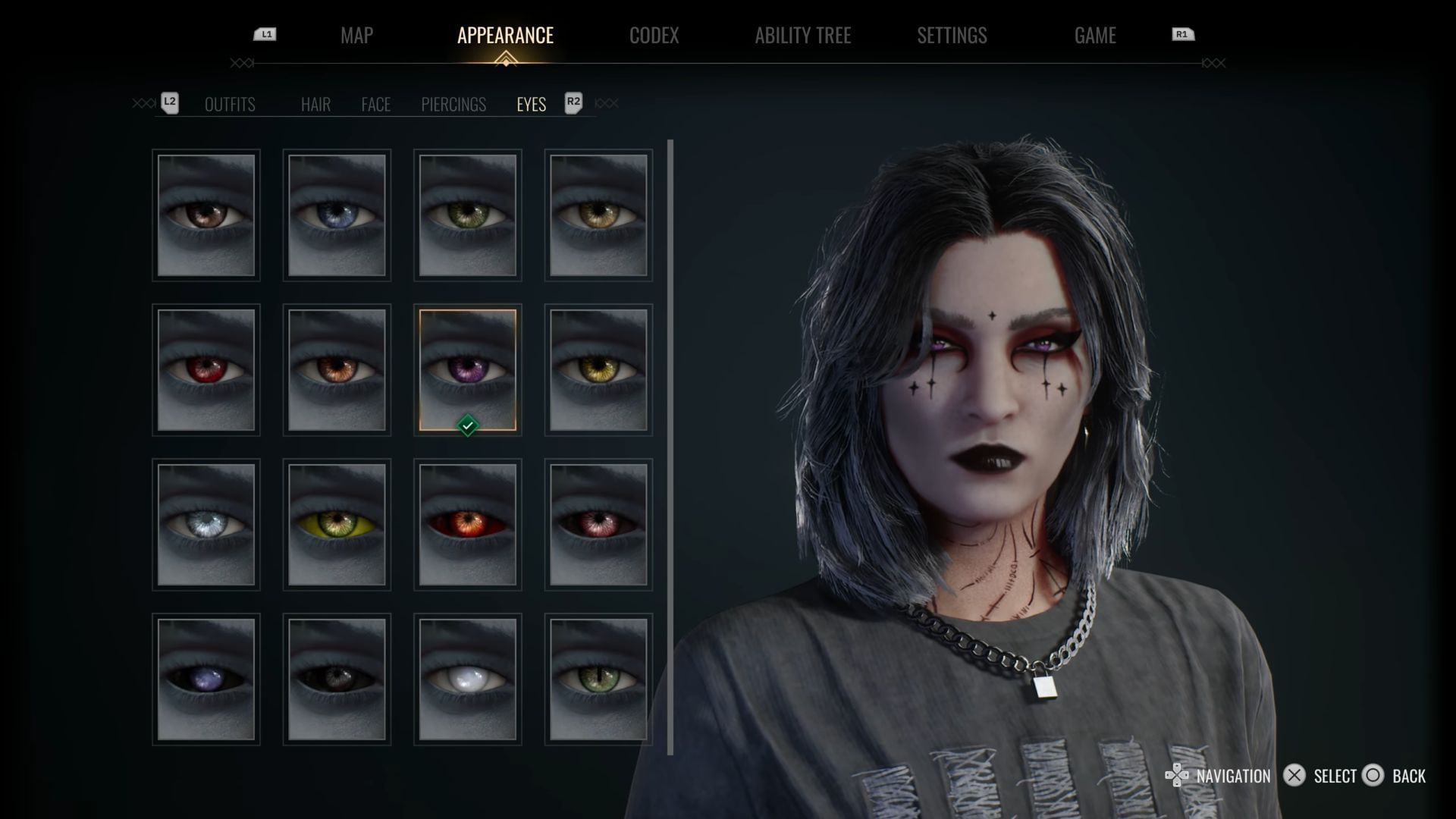The height and width of the screenshot is (819, 1456).
Task: Select the brown eye in the top row
Action: (206, 215)
